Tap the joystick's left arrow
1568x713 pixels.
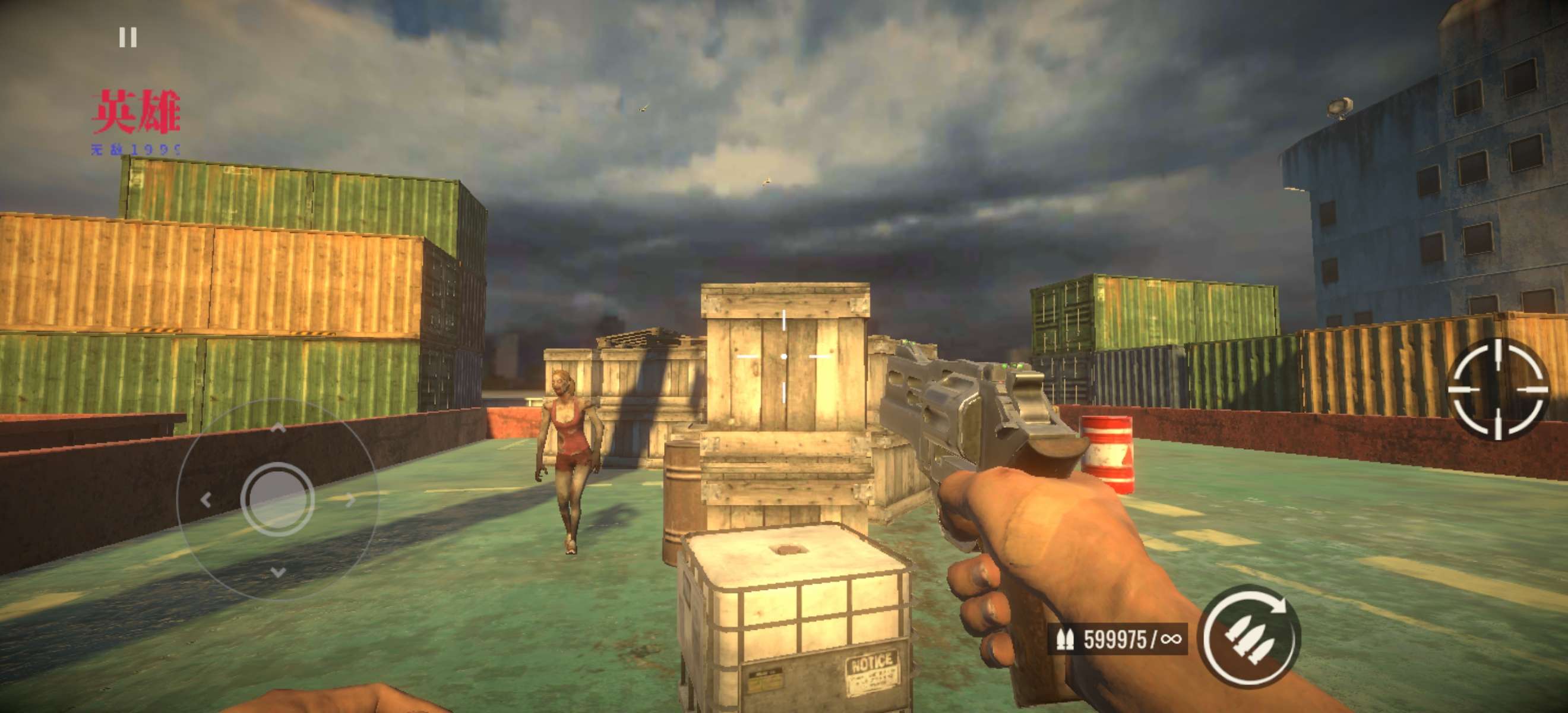206,500
